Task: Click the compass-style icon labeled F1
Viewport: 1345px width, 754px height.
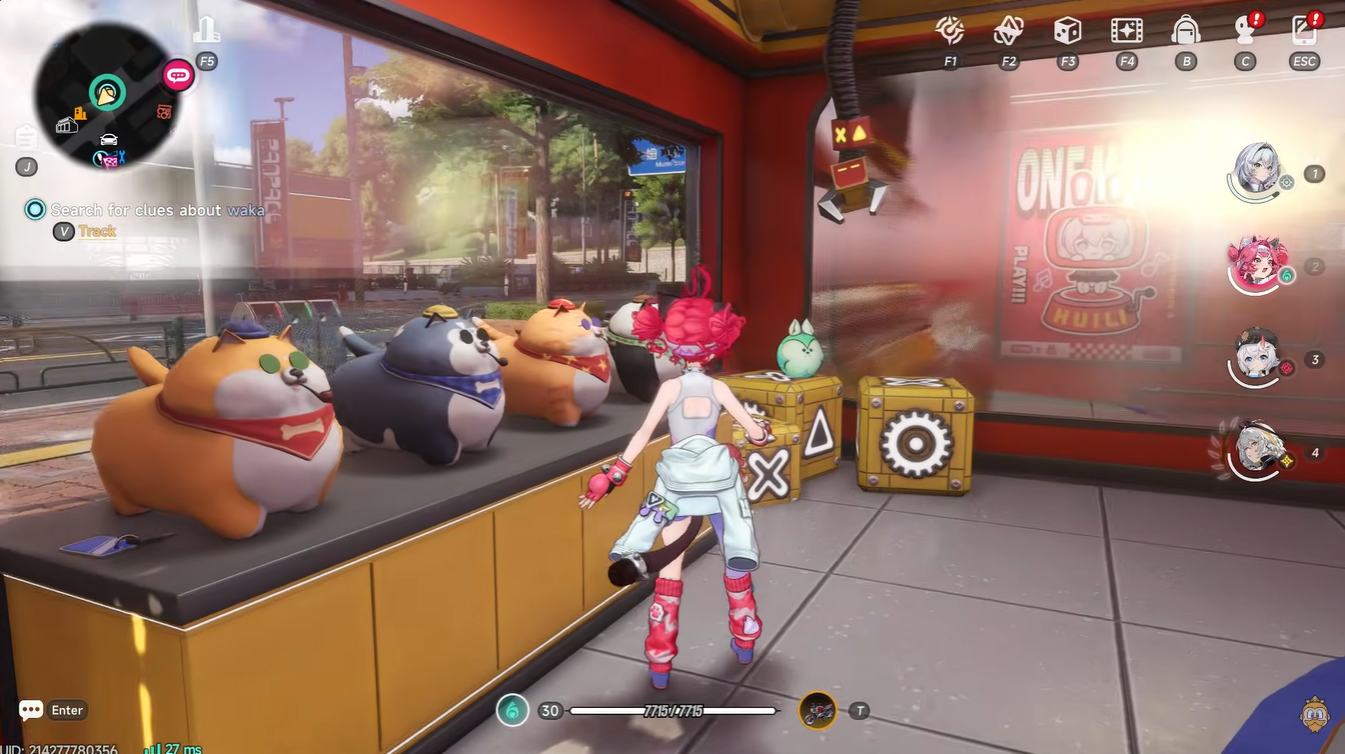Action: click(949, 31)
